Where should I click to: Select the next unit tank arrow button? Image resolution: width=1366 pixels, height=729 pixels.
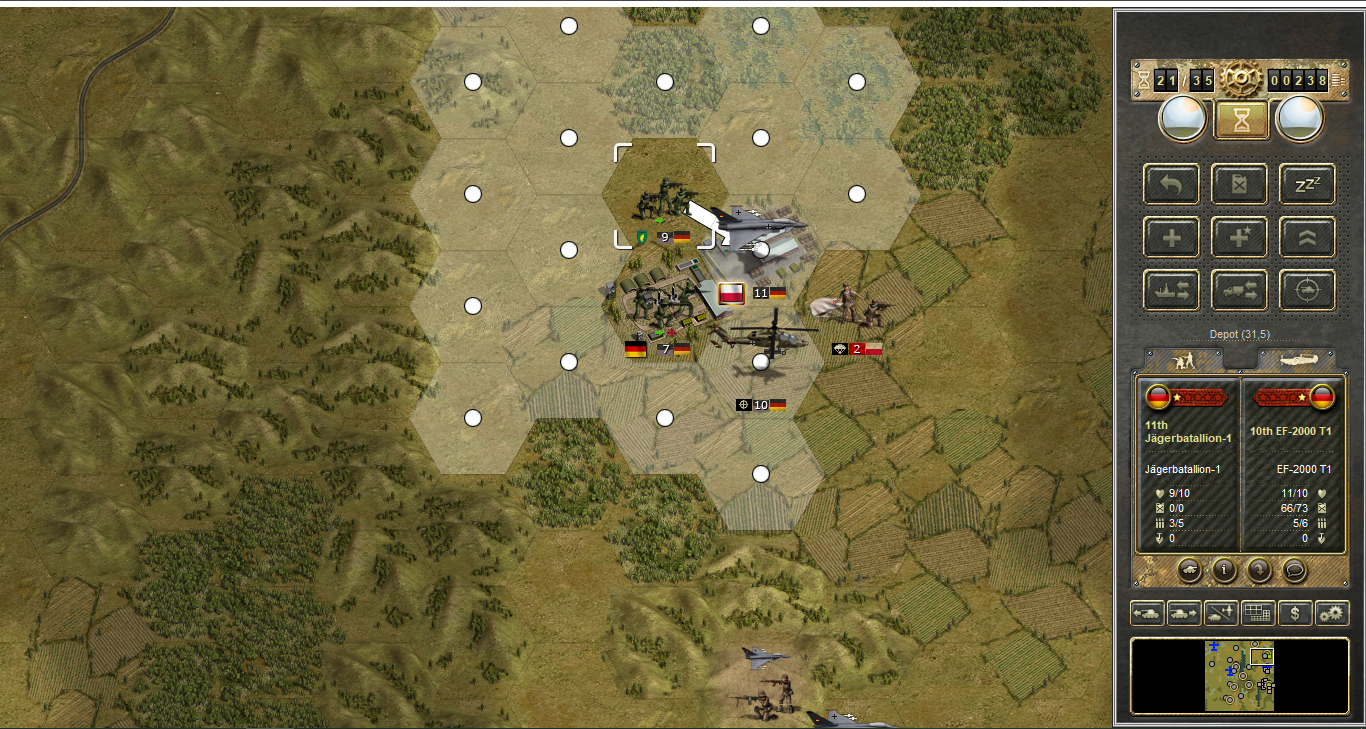(1184, 613)
